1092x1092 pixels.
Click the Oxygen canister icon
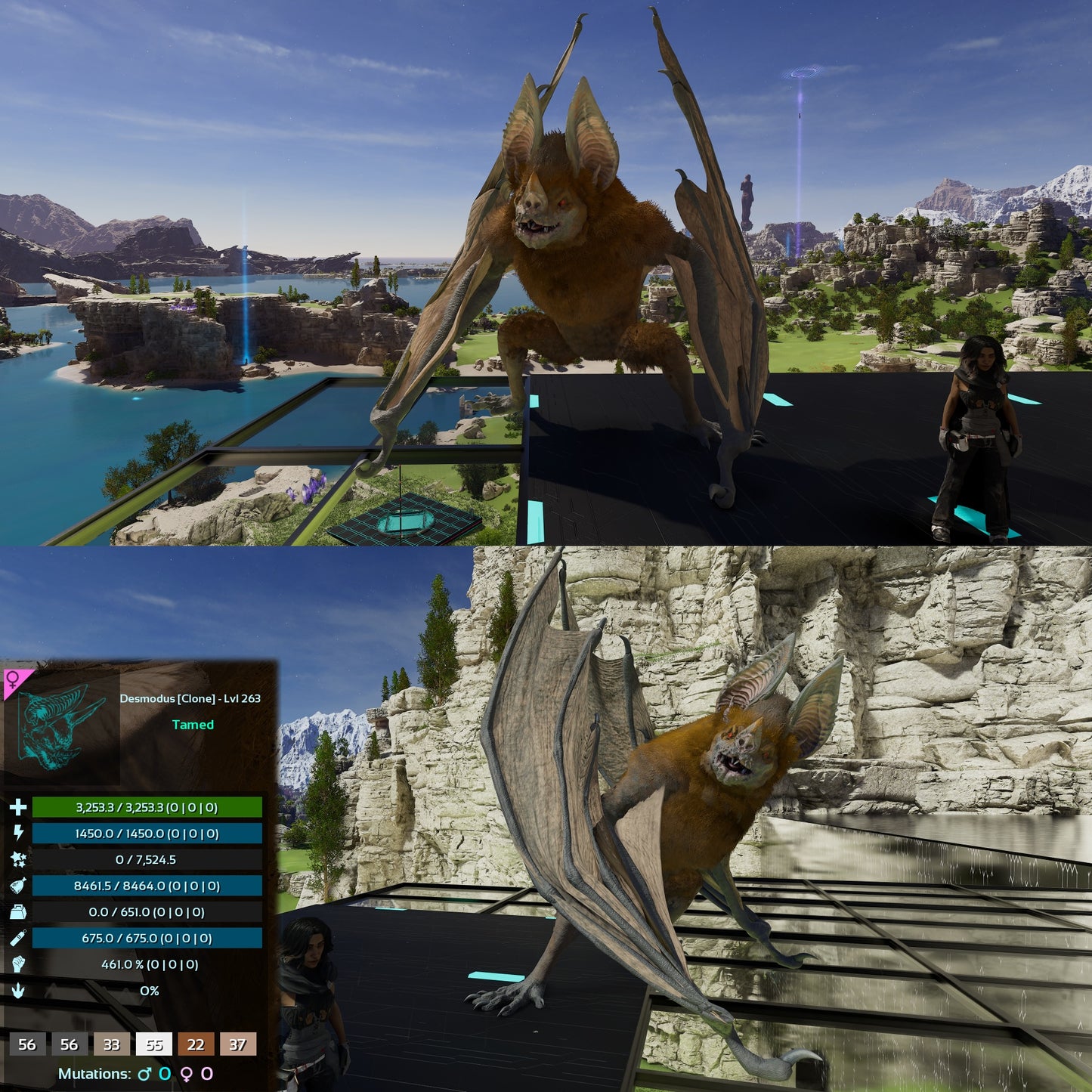click(19, 938)
